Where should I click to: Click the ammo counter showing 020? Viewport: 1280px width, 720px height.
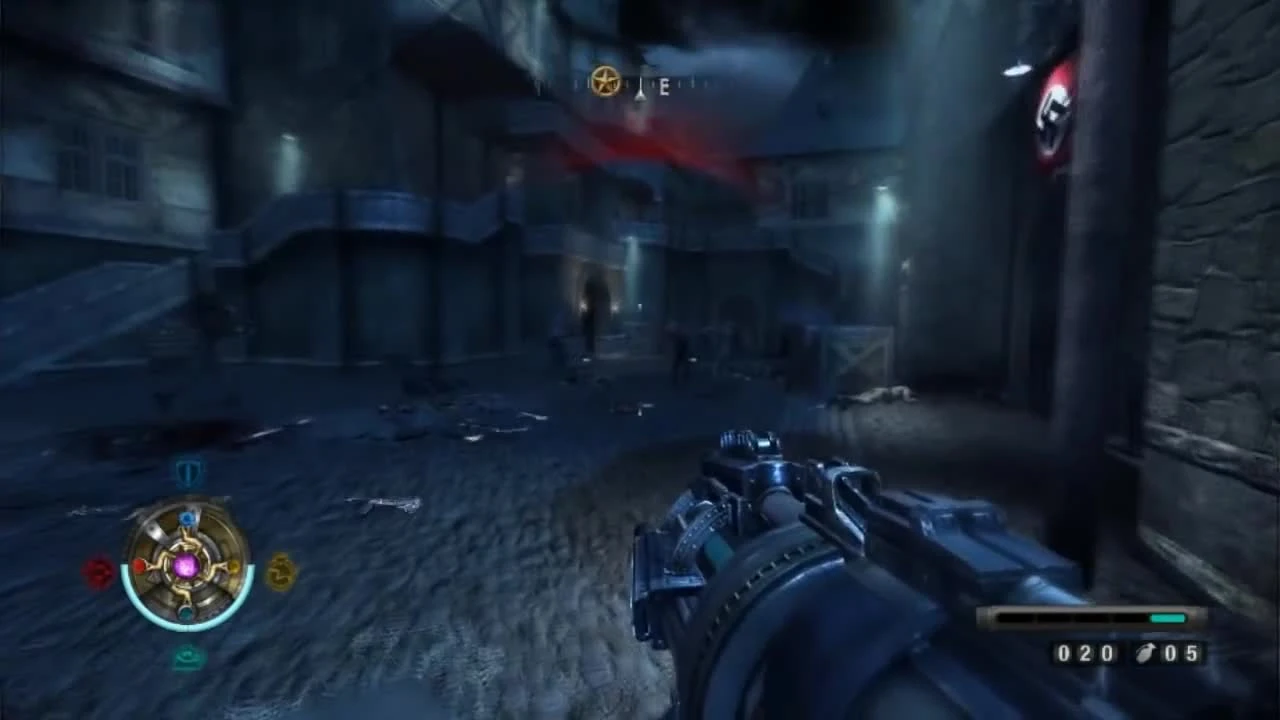point(1084,655)
